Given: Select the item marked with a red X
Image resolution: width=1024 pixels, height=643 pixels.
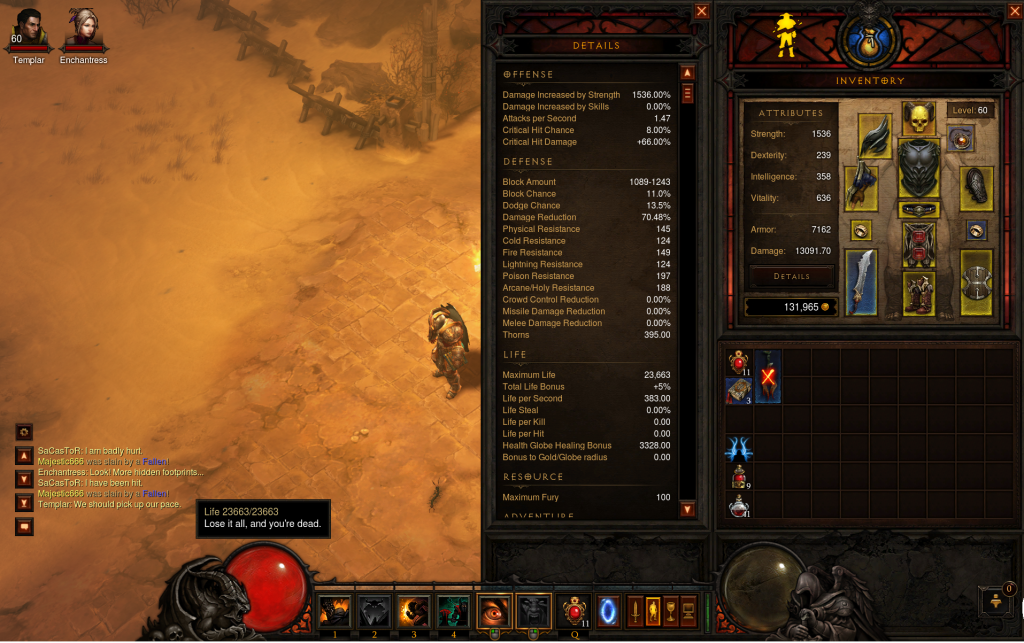Looking at the screenshot, I should [x=767, y=376].
